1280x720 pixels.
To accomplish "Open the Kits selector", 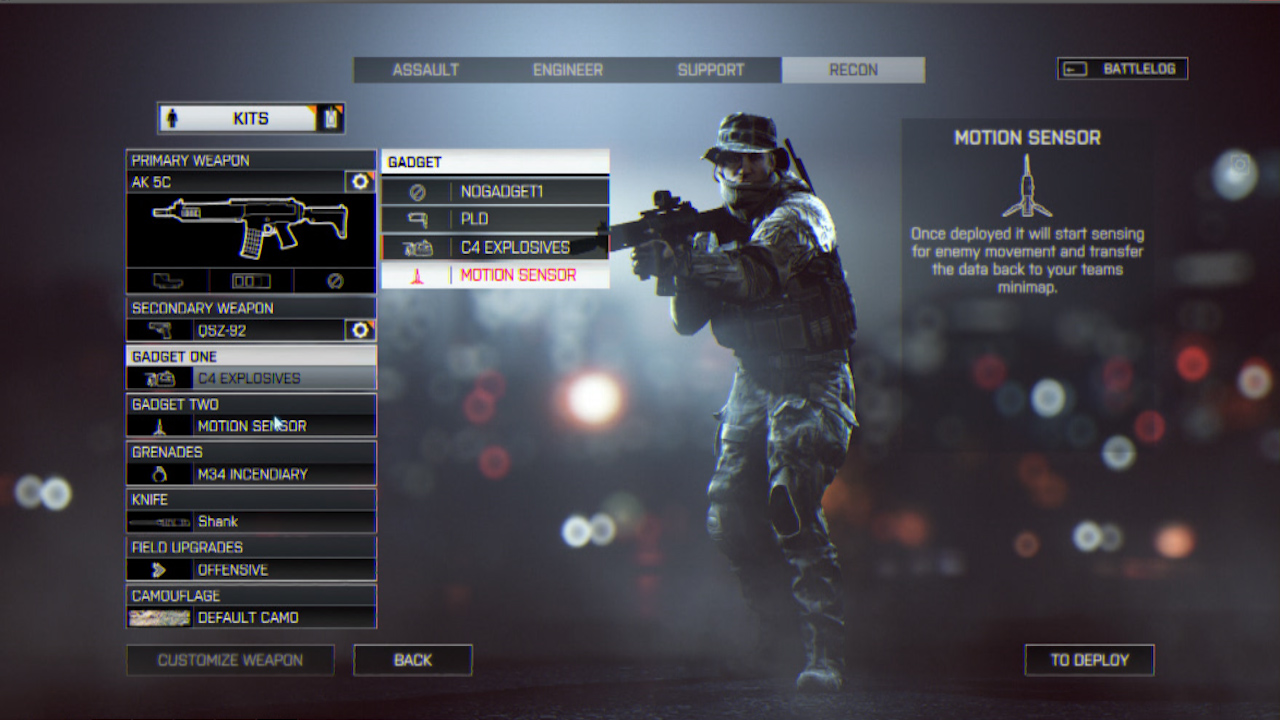I will tap(250, 118).
